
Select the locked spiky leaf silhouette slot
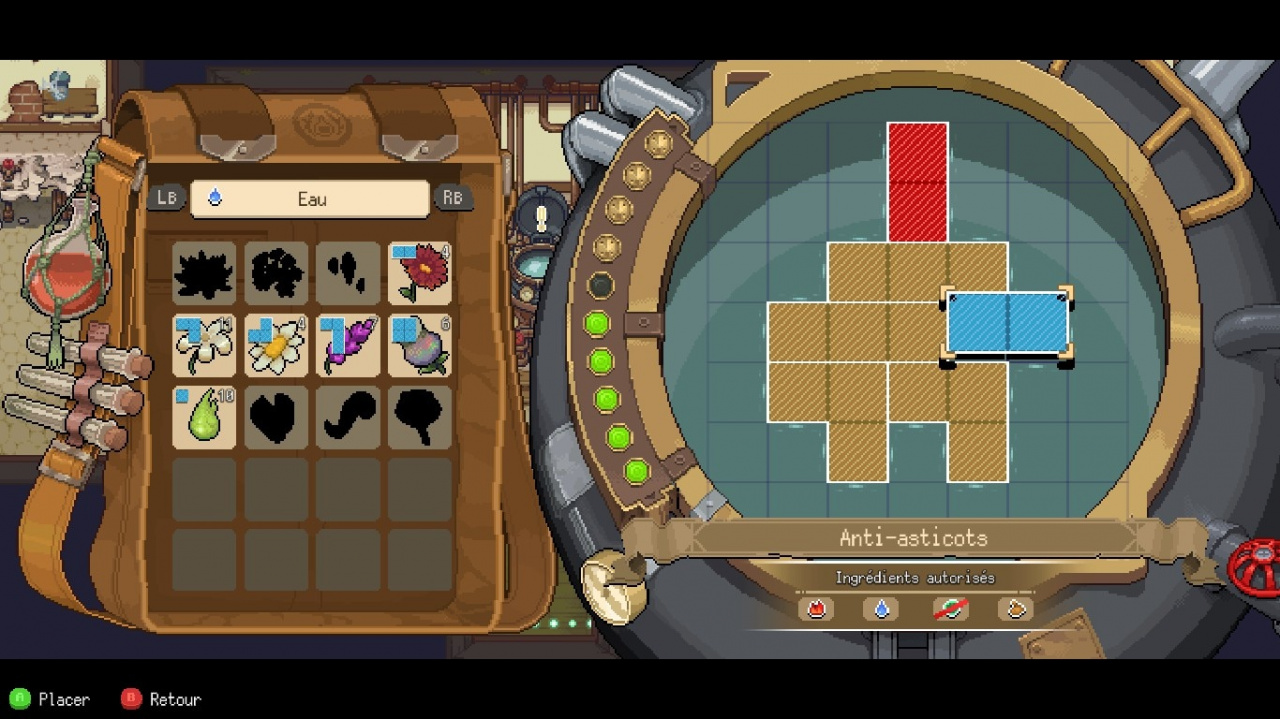[204, 273]
